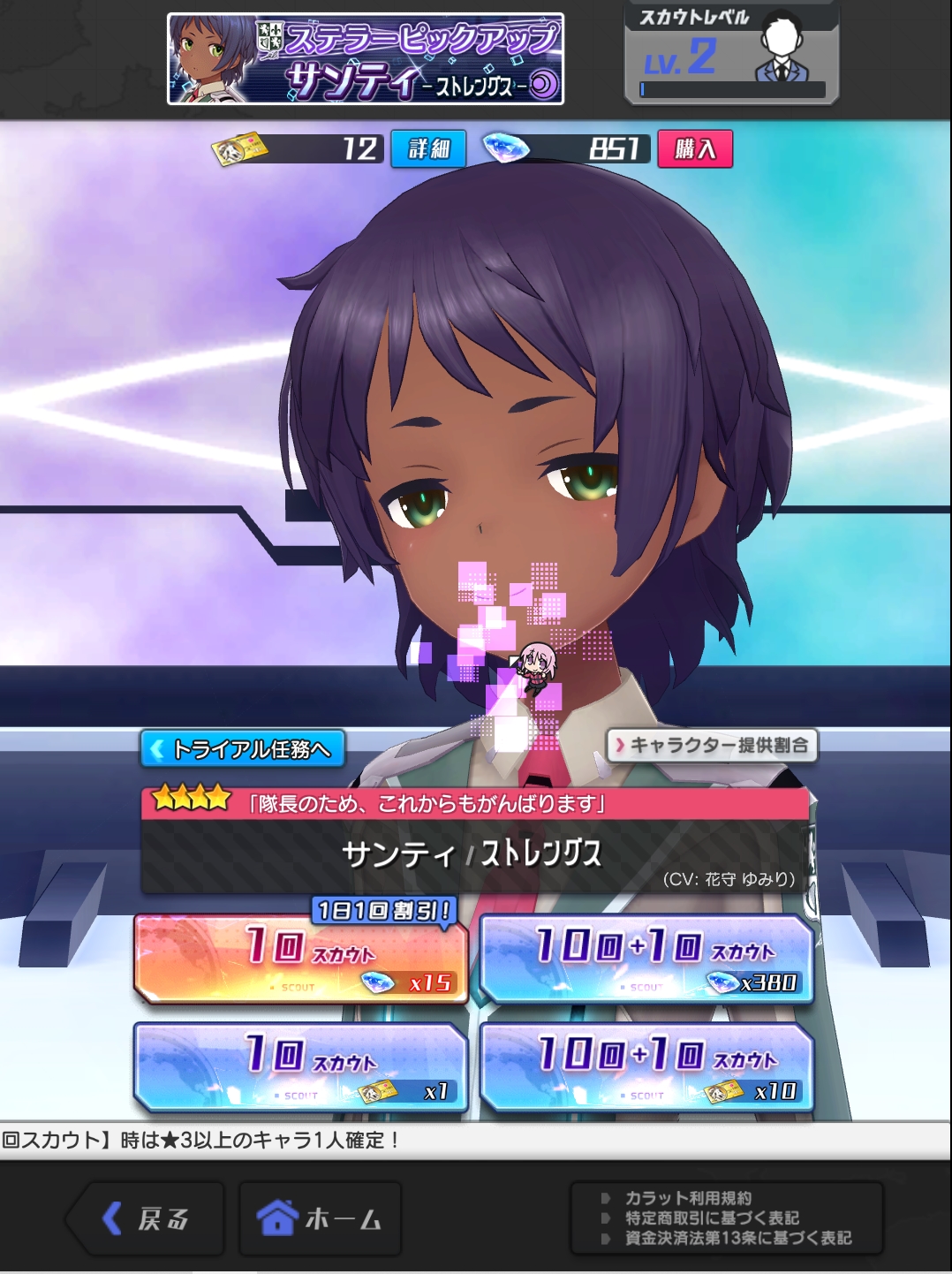Choose the discounted 1回 scout for 15 gems
Image resolution: width=952 pixels, height=1274 pixels.
pos(300,960)
